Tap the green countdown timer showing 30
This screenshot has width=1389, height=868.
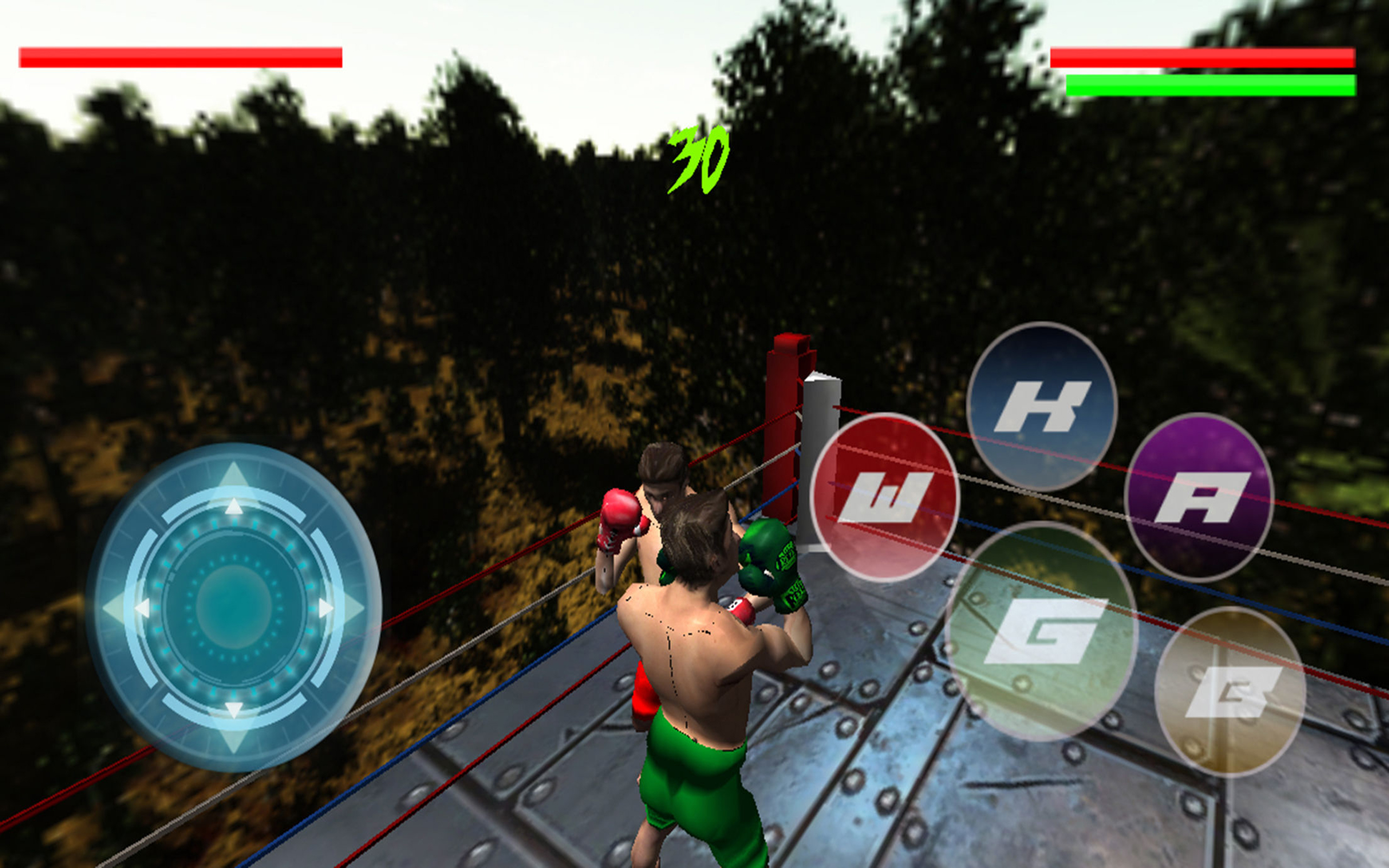pyautogui.click(x=699, y=159)
